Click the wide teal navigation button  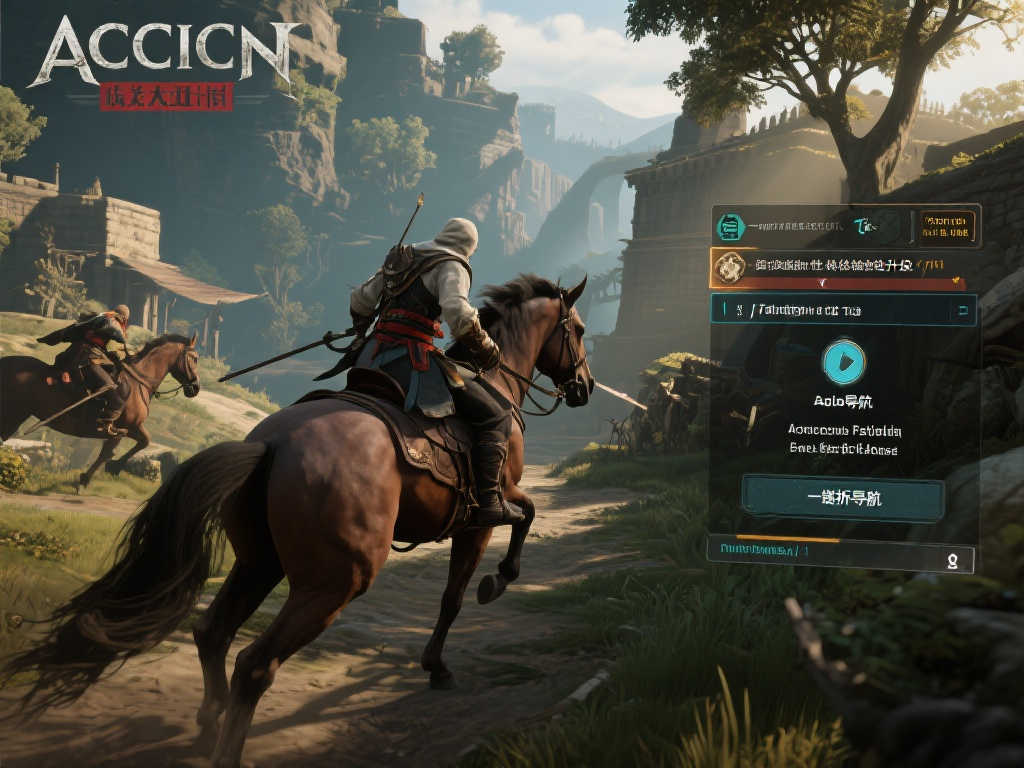(x=842, y=498)
